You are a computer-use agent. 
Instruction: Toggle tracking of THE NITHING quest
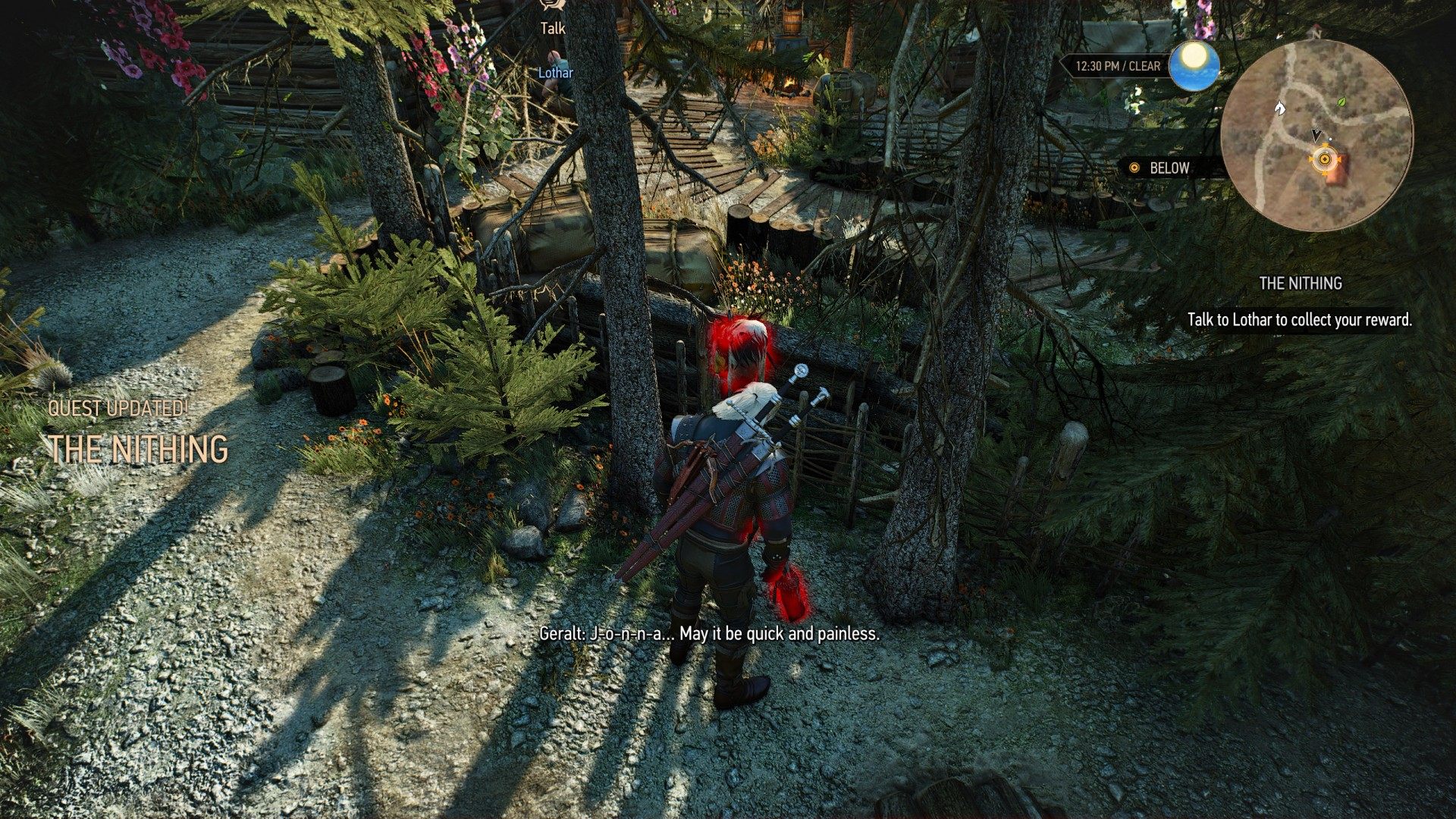point(1300,284)
